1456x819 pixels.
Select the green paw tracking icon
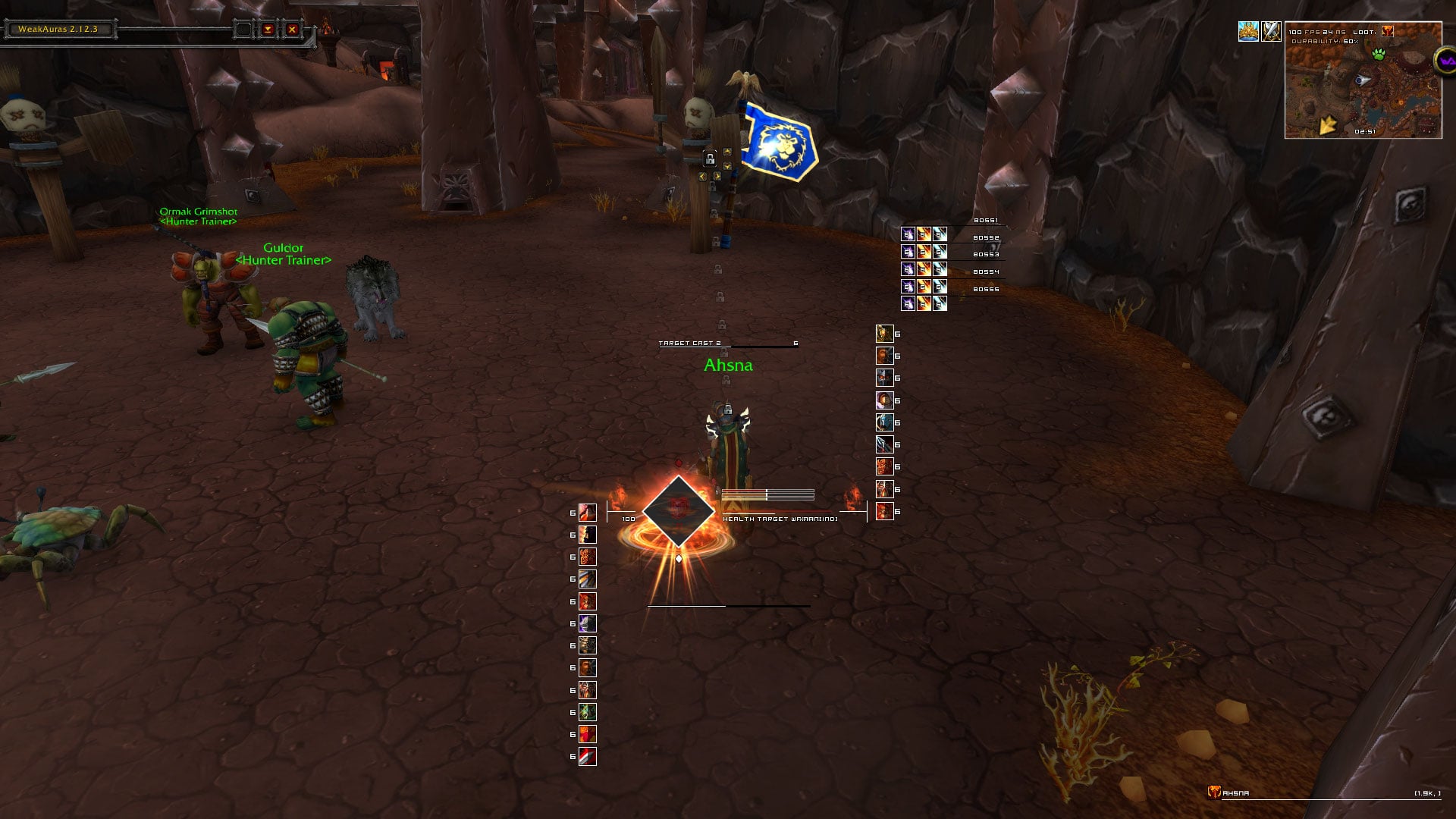(x=1378, y=54)
